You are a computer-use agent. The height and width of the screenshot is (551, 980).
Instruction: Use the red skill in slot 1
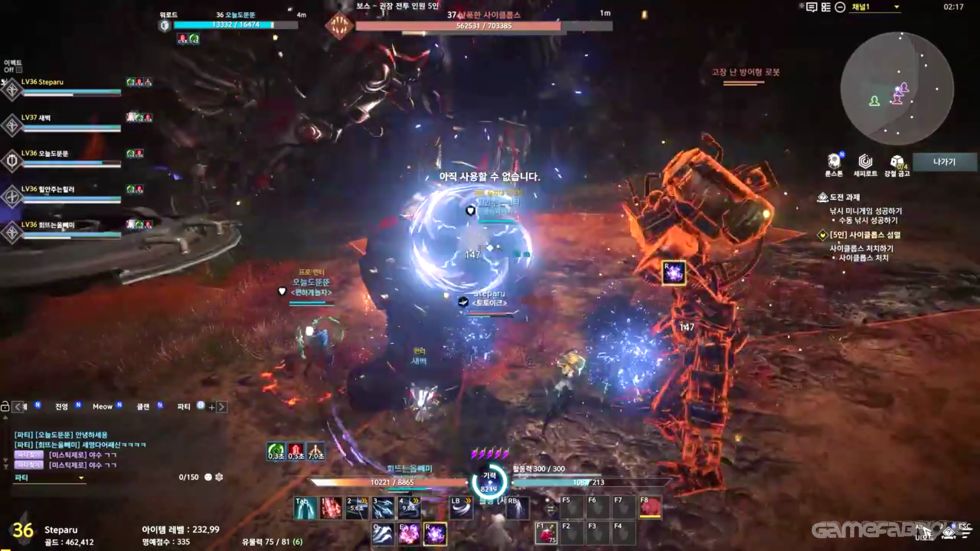[x=331, y=508]
